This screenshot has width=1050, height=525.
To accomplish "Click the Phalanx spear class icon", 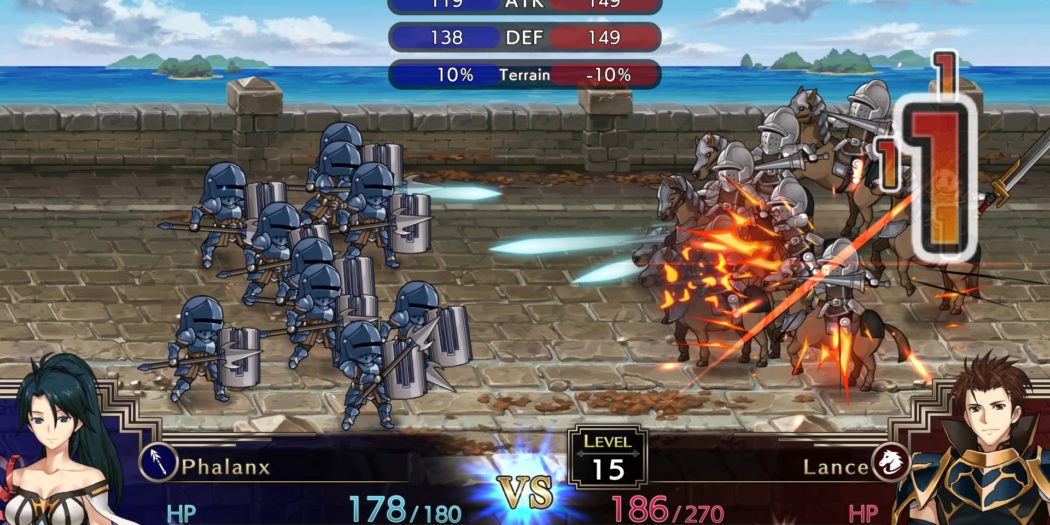I will [x=159, y=463].
